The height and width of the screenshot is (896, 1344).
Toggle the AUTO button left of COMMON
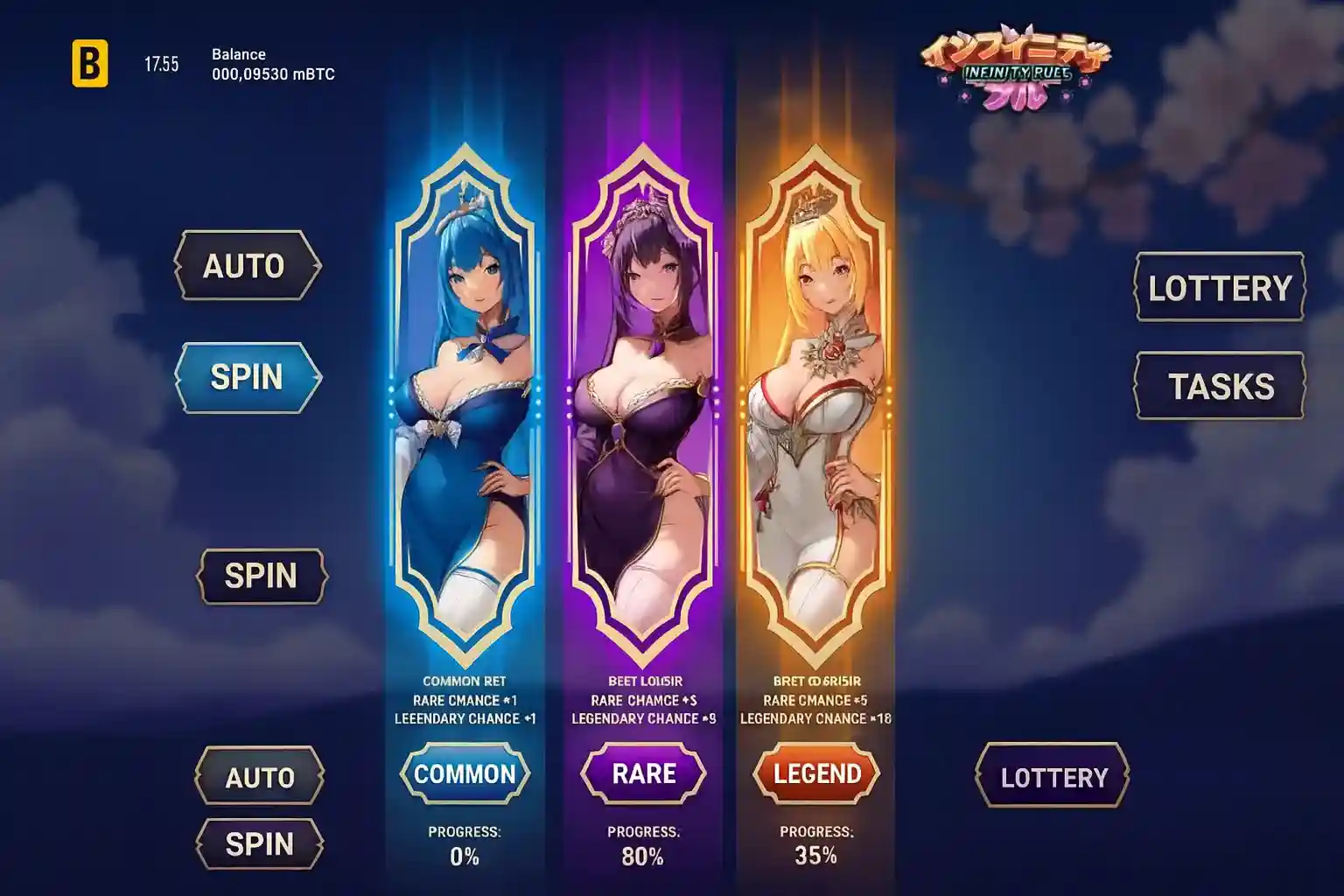click(x=260, y=777)
